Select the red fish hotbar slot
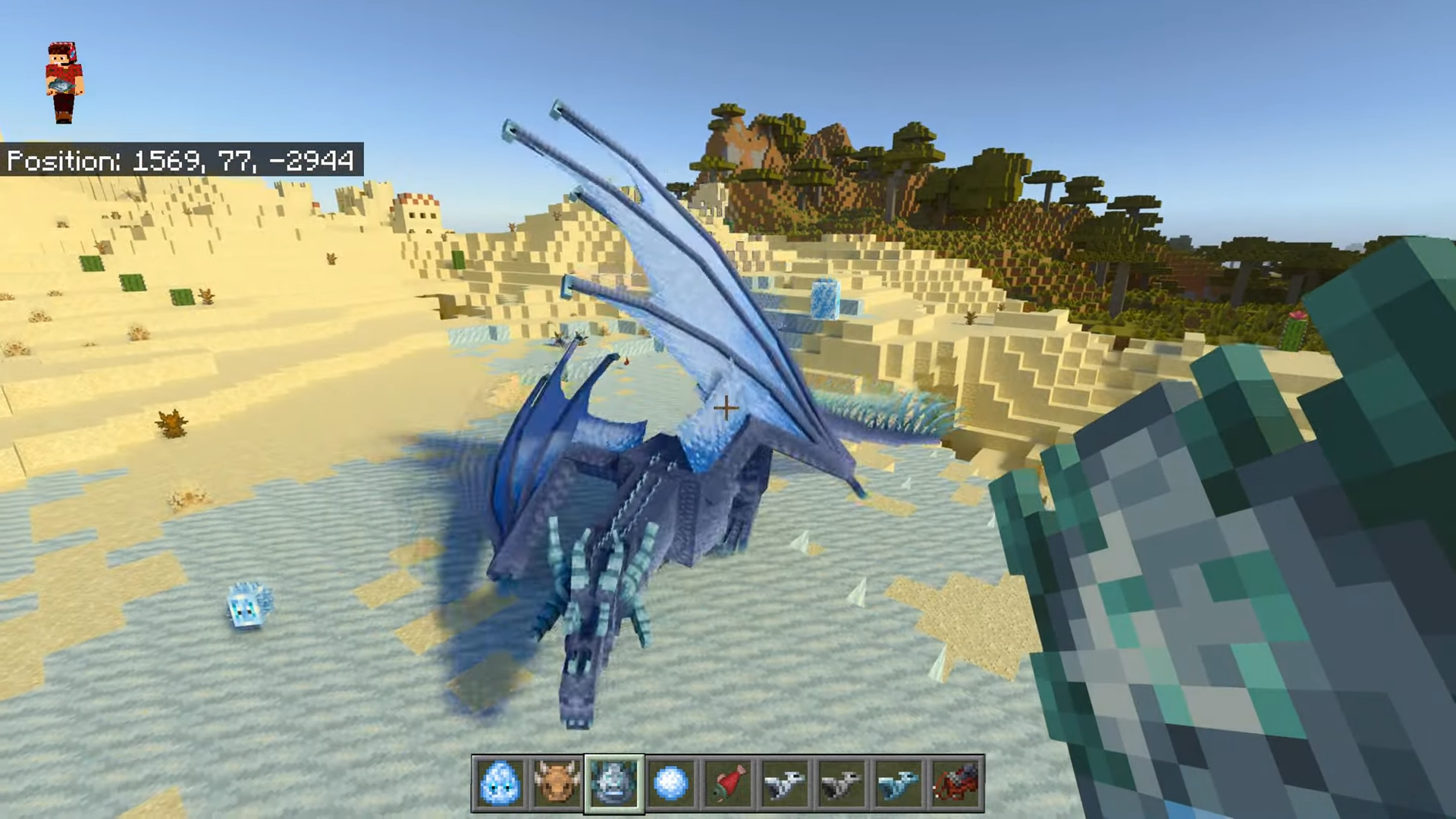The width and height of the screenshot is (1456, 819). [728, 783]
